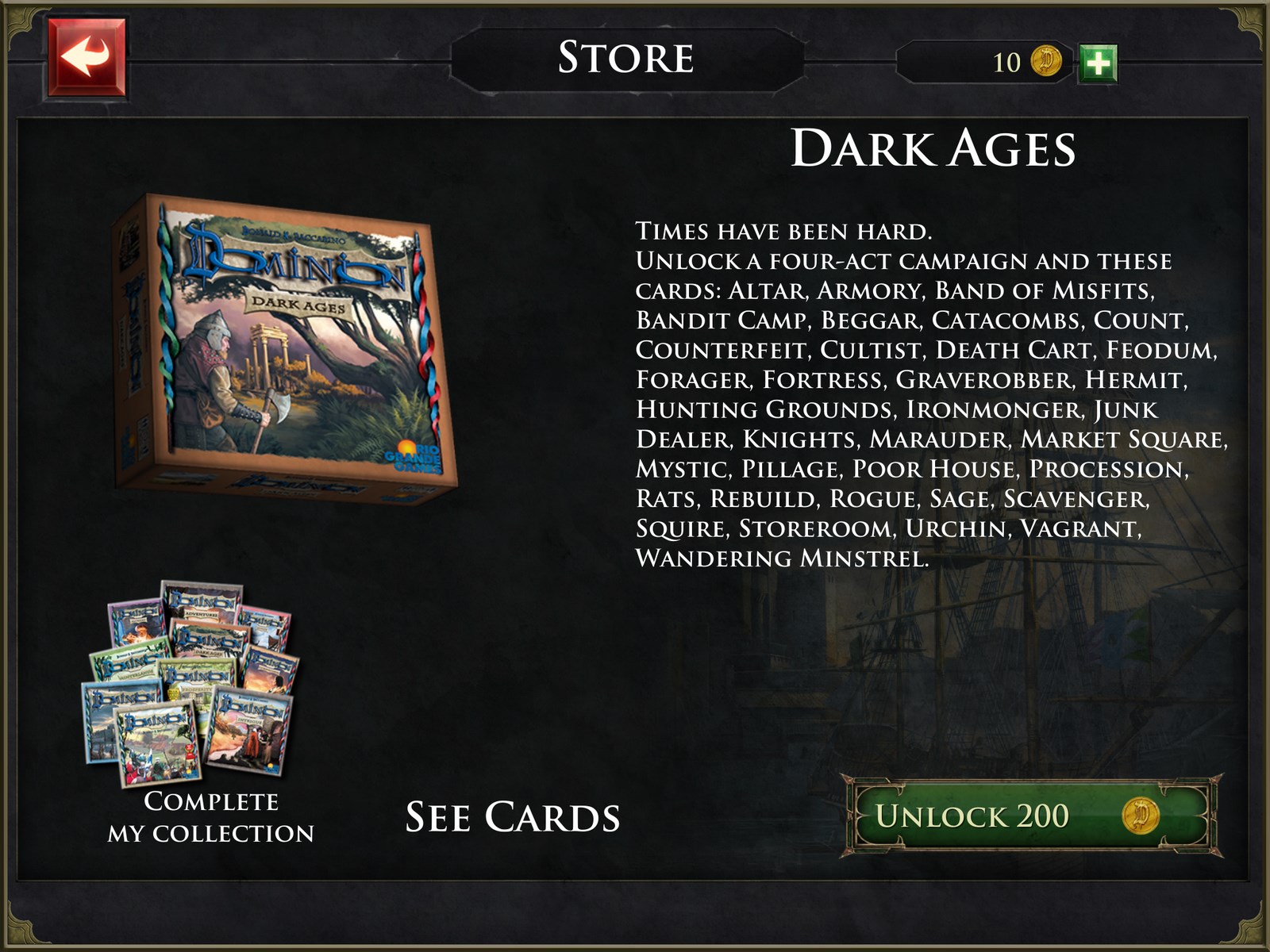Go back with the red arrow button
The image size is (1270, 952).
(87, 58)
